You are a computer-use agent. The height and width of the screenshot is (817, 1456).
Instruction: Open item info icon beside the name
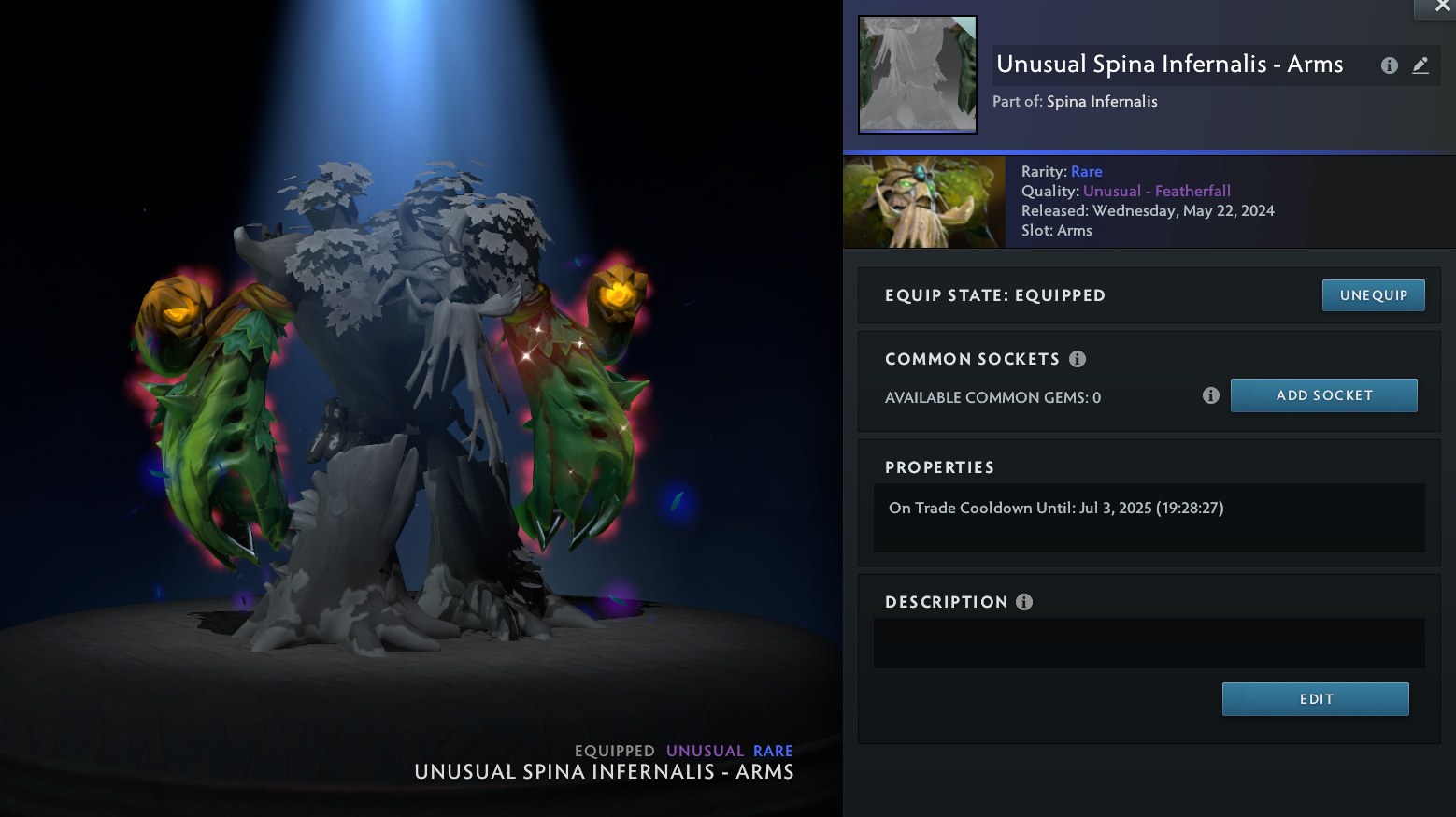coord(1390,65)
